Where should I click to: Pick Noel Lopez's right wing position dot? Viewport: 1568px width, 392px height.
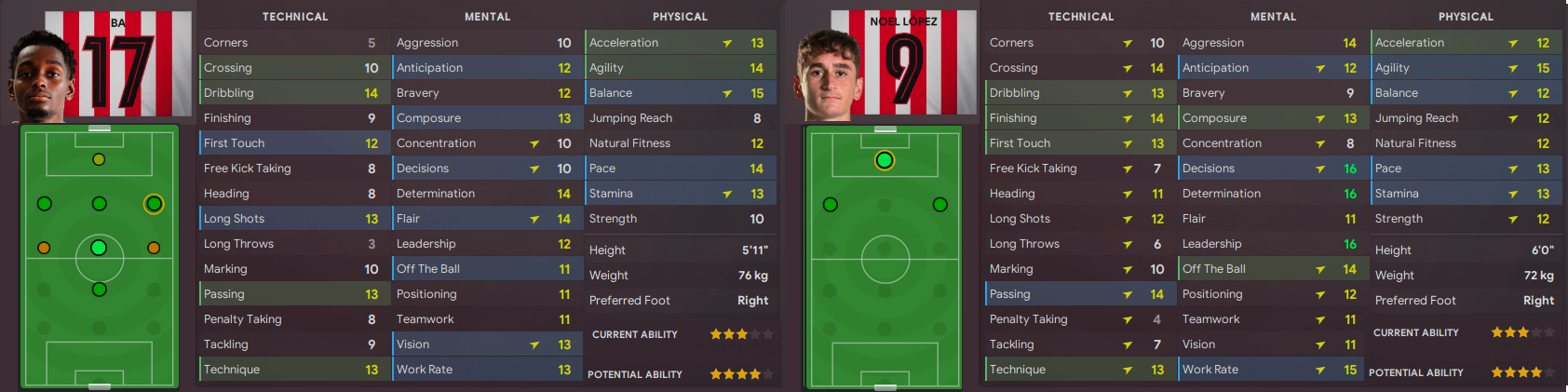point(939,205)
